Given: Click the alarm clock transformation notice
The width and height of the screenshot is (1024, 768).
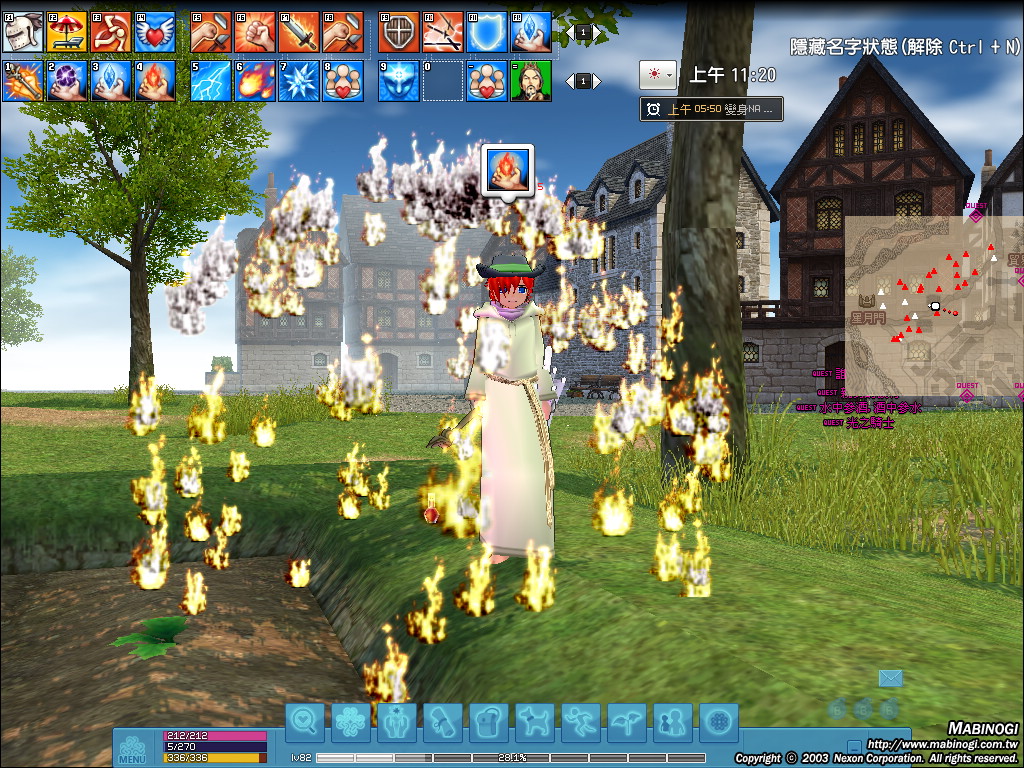Looking at the screenshot, I should [x=711, y=109].
